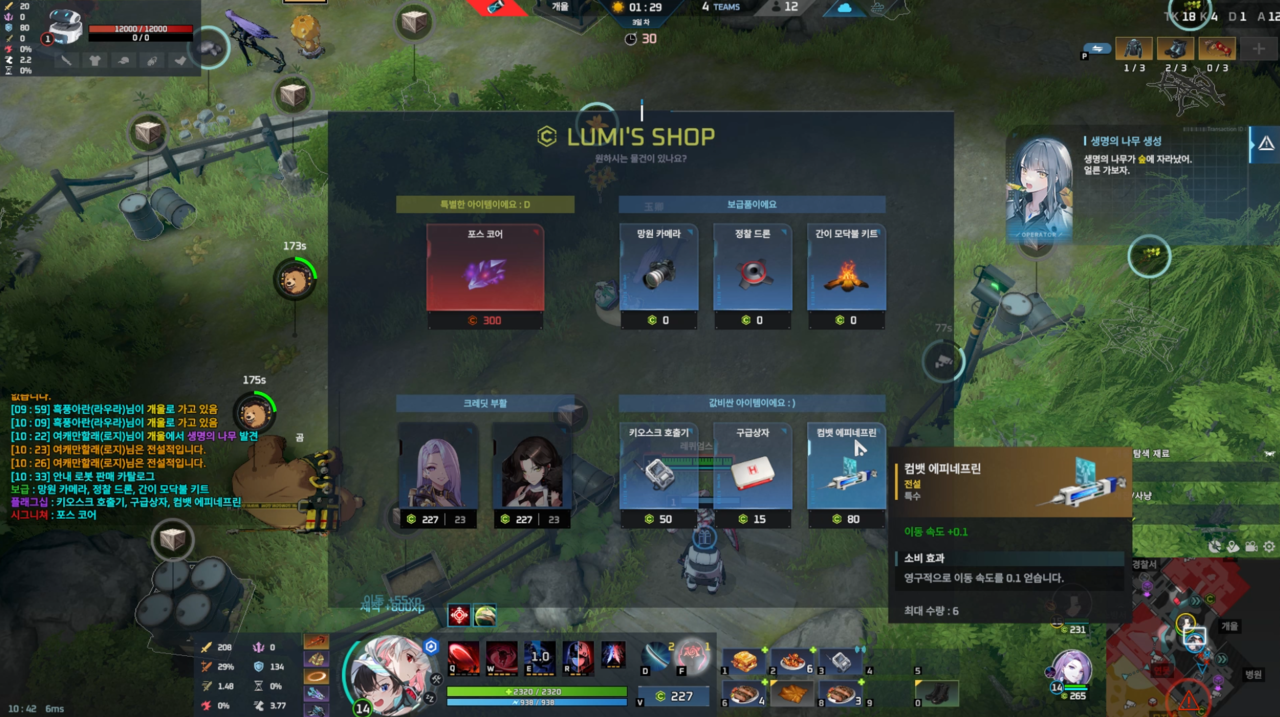
Task: Activate the Q skill icon
Action: pos(463,657)
